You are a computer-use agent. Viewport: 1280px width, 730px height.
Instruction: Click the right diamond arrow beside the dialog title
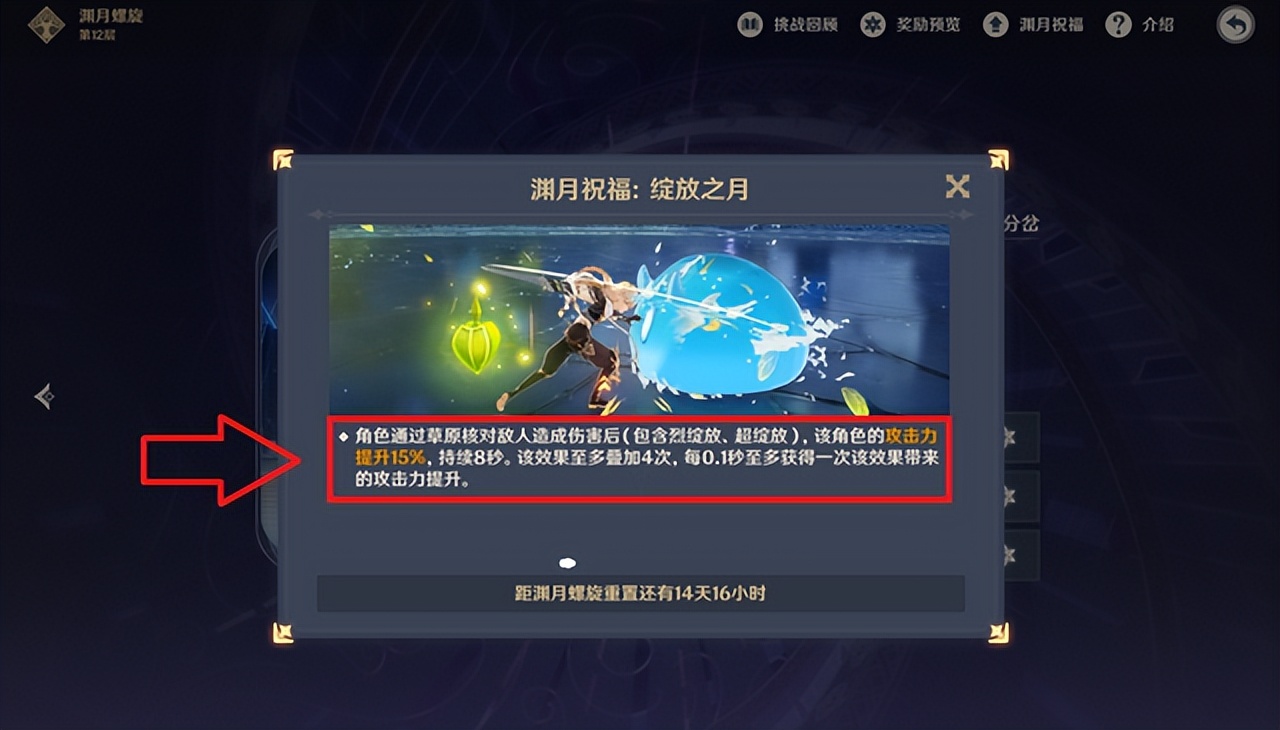click(962, 213)
